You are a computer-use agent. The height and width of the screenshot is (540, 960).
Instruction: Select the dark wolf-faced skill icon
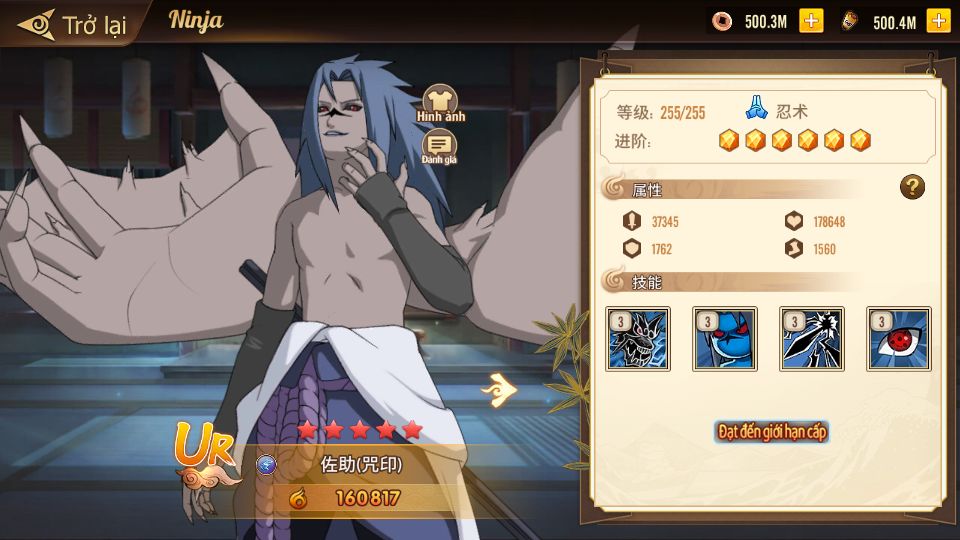click(638, 339)
